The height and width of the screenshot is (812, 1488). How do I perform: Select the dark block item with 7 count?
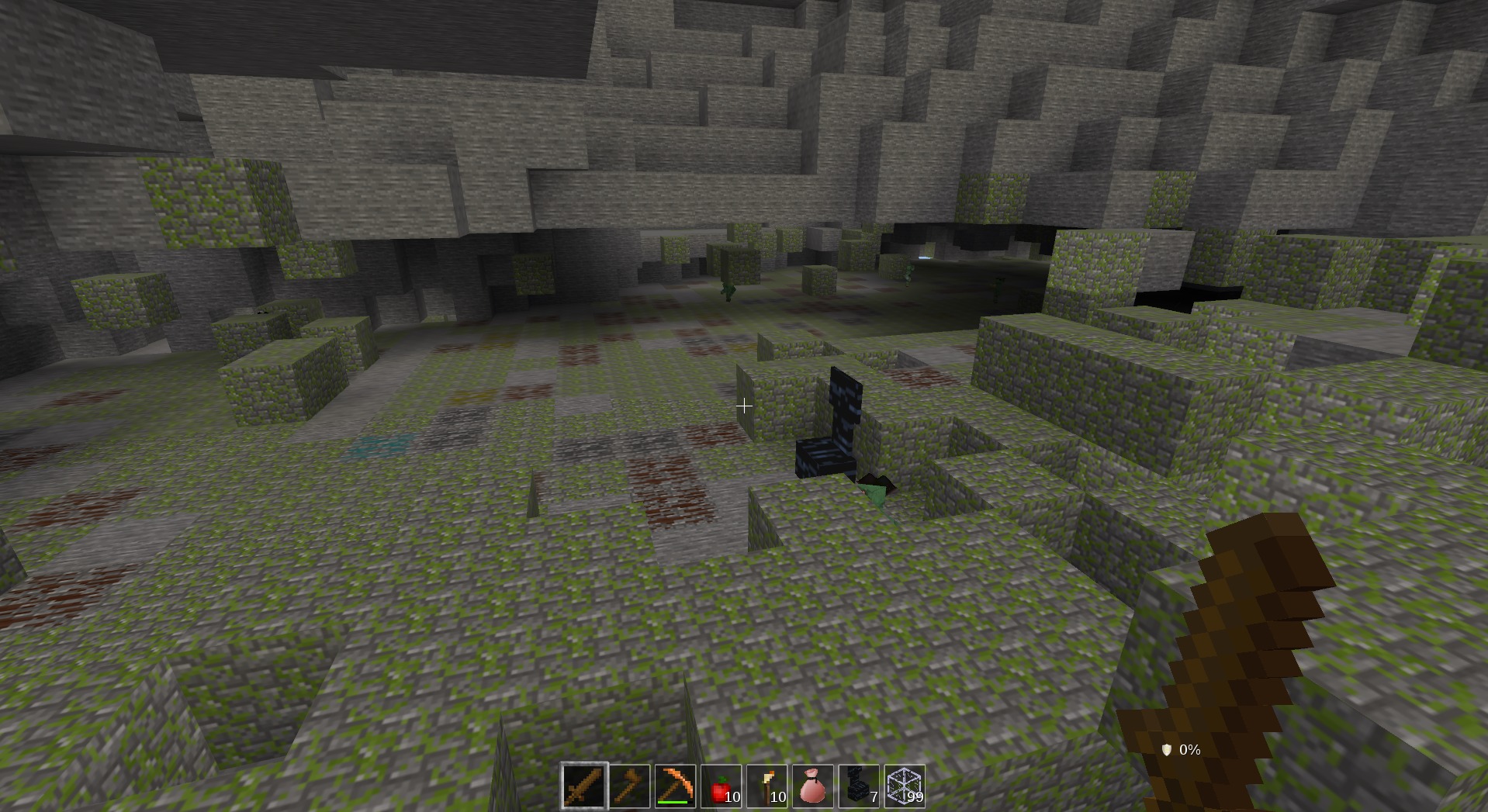[858, 787]
